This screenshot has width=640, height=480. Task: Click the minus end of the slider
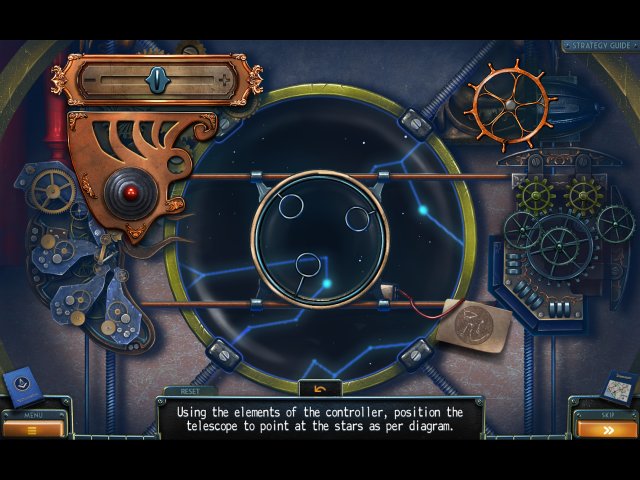click(92, 78)
